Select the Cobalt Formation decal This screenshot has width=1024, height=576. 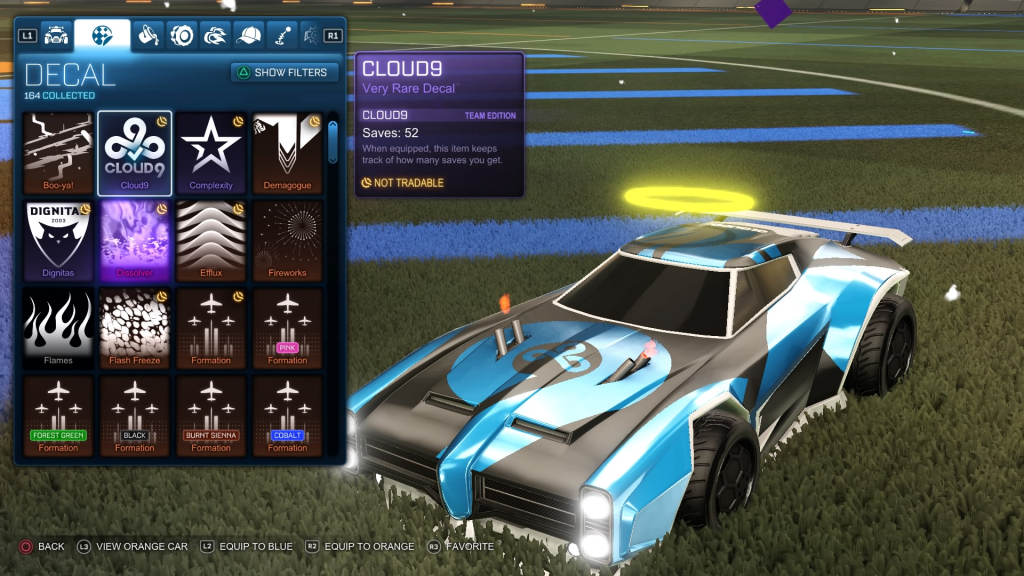287,415
